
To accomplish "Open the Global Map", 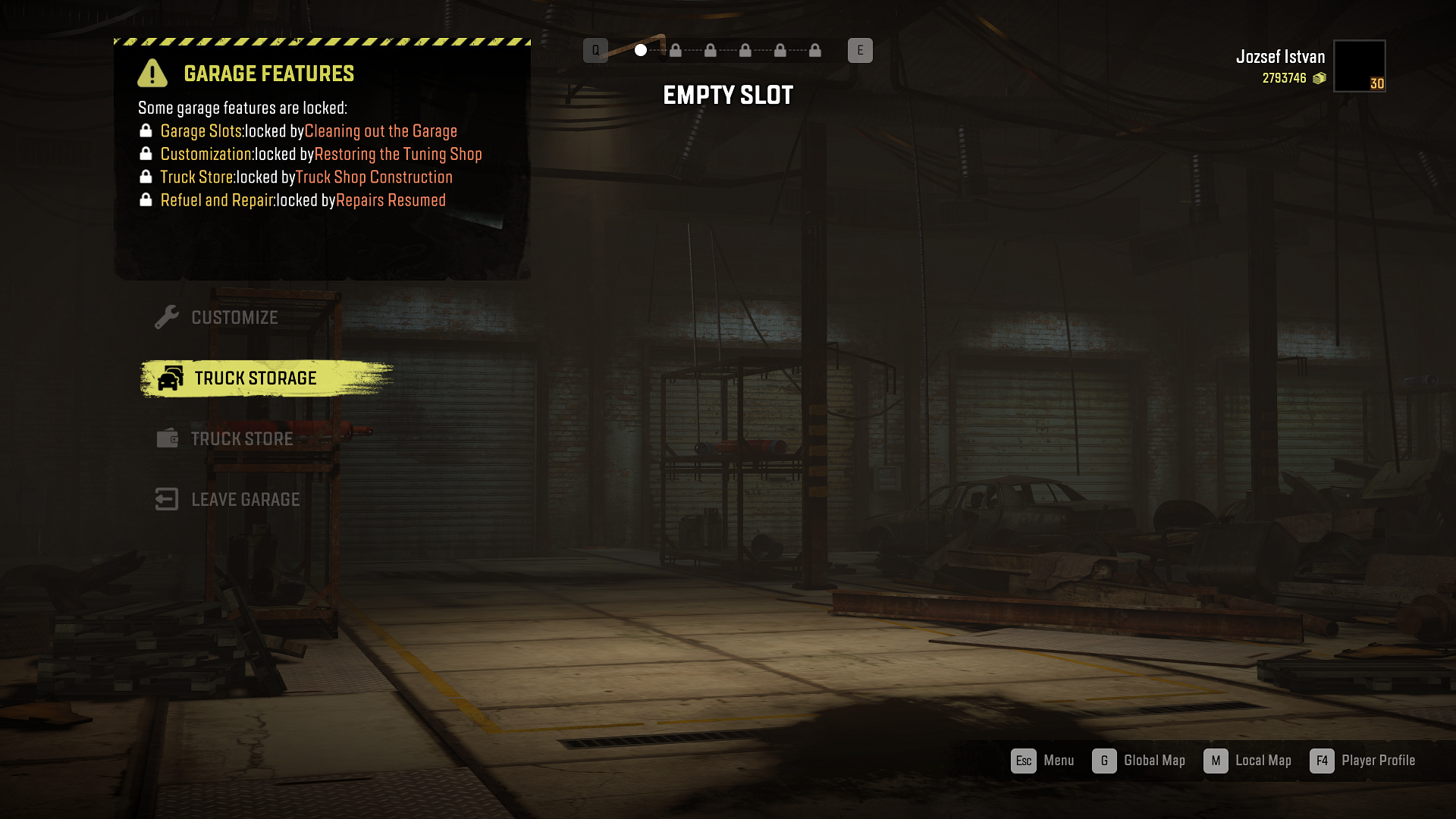I will point(1139,761).
